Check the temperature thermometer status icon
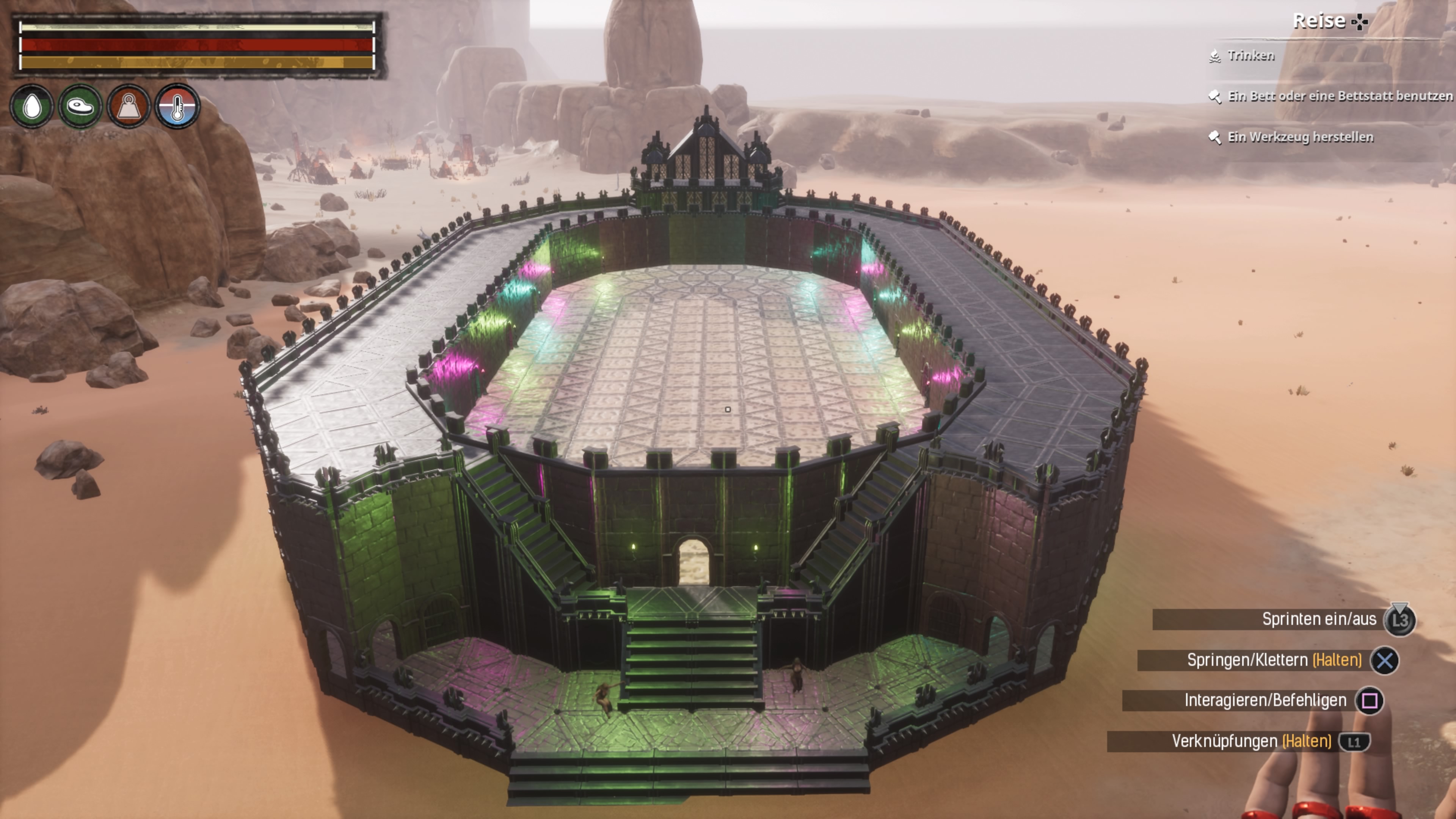1456x819 pixels. (177, 106)
